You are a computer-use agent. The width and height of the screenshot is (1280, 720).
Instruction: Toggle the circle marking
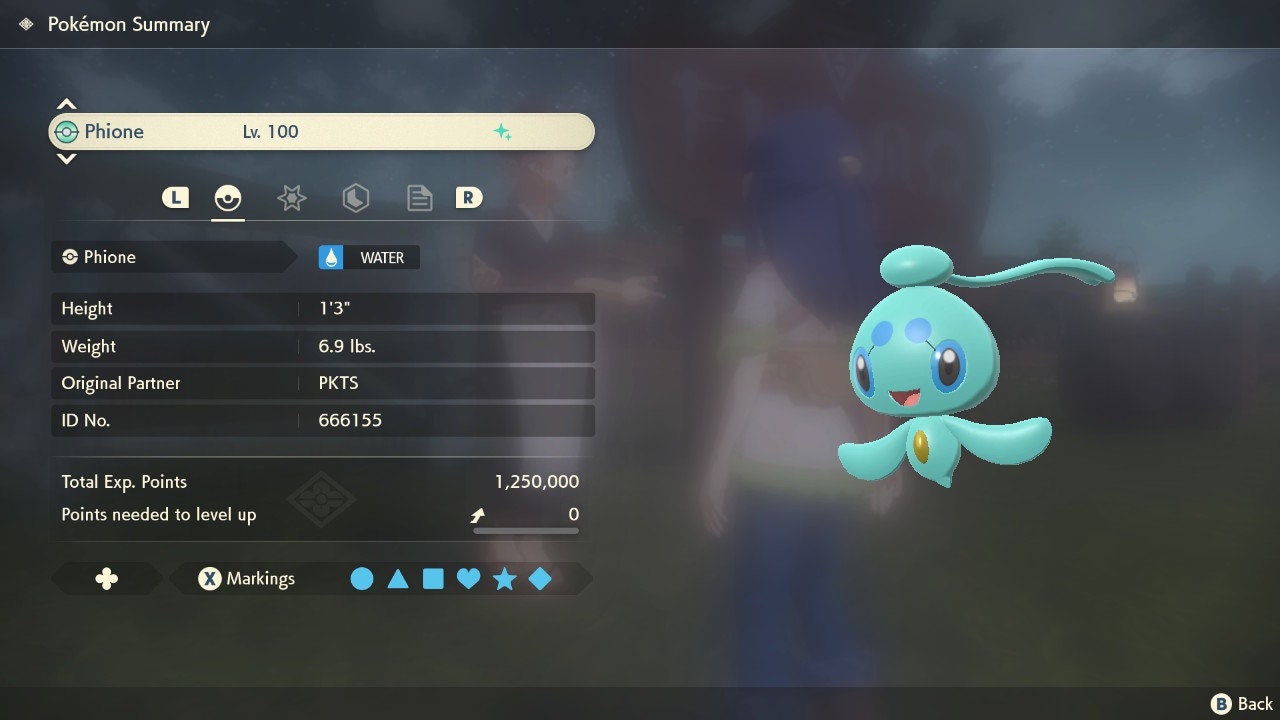[x=362, y=579]
